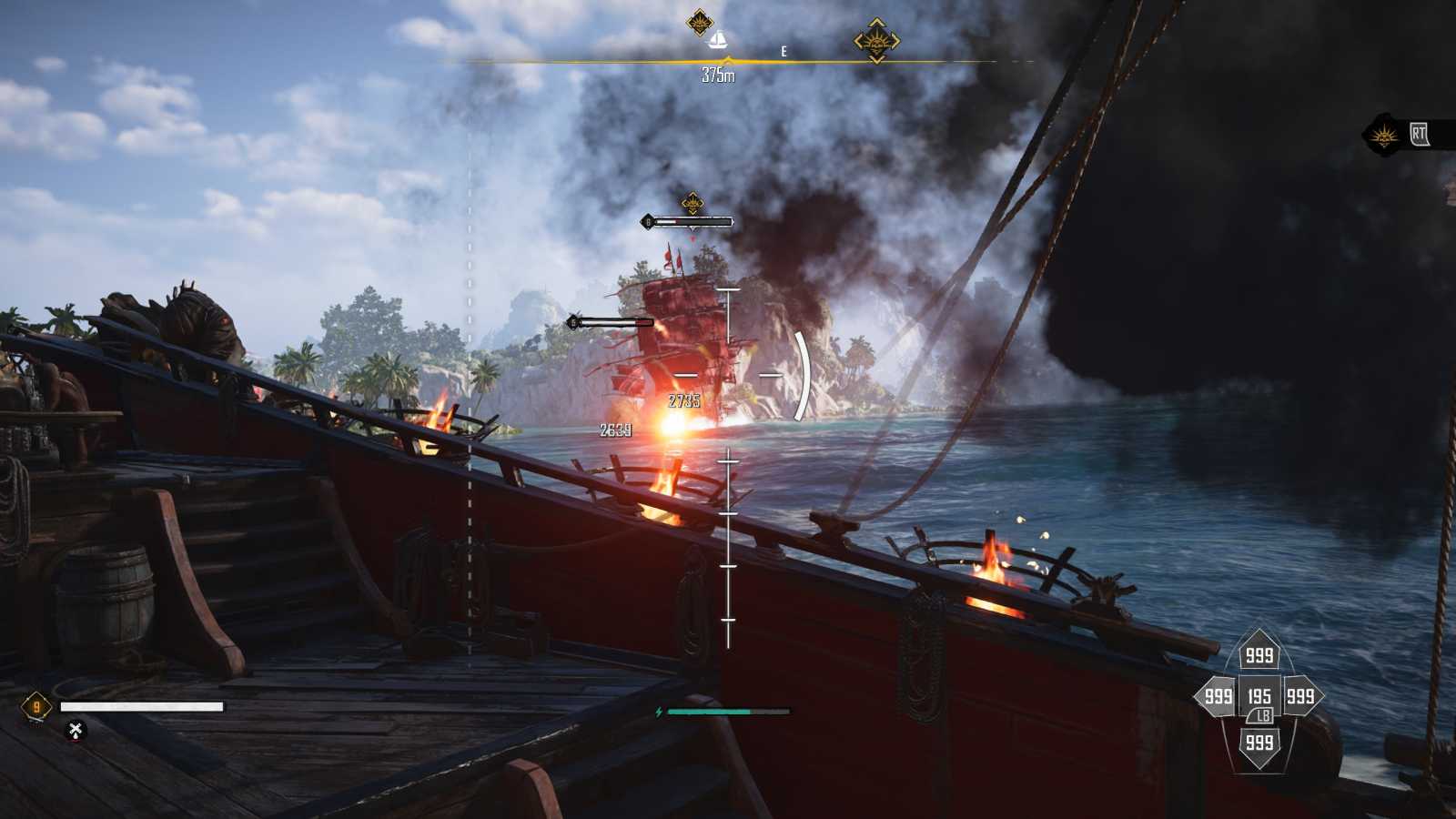The width and height of the screenshot is (1456, 819).
Task: Select the ship marker on the compass
Action: coord(718,40)
